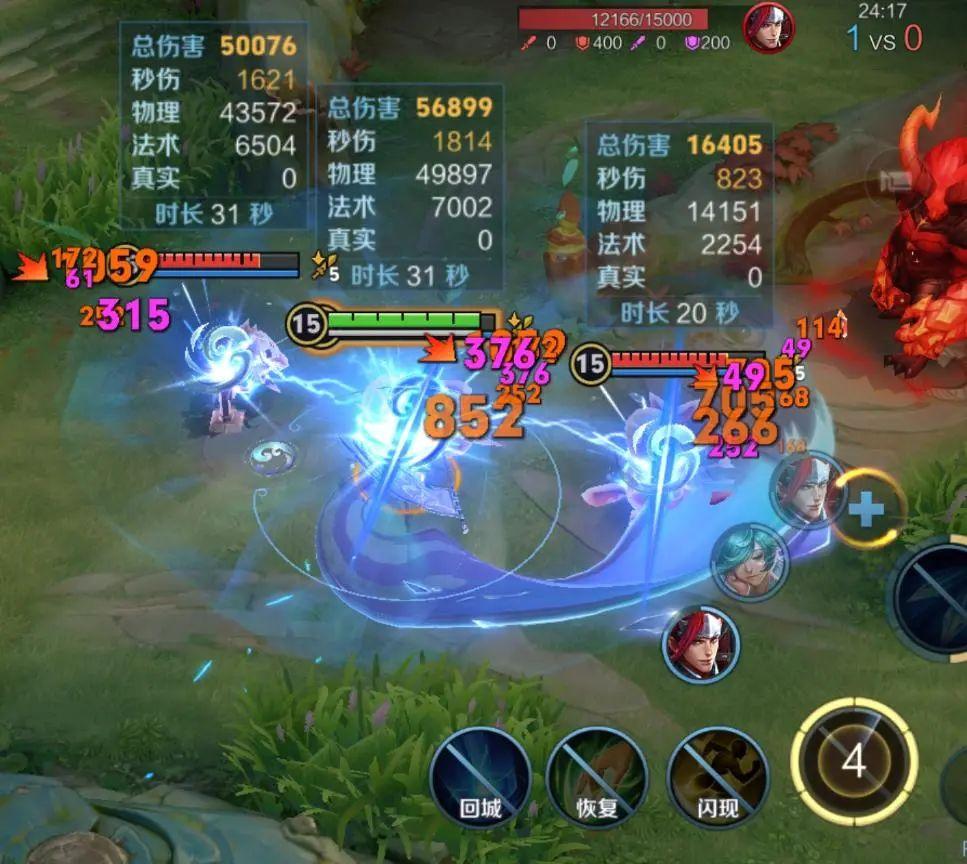Tap the skill showing cooldown number 4
The width and height of the screenshot is (967, 864).
point(853,762)
